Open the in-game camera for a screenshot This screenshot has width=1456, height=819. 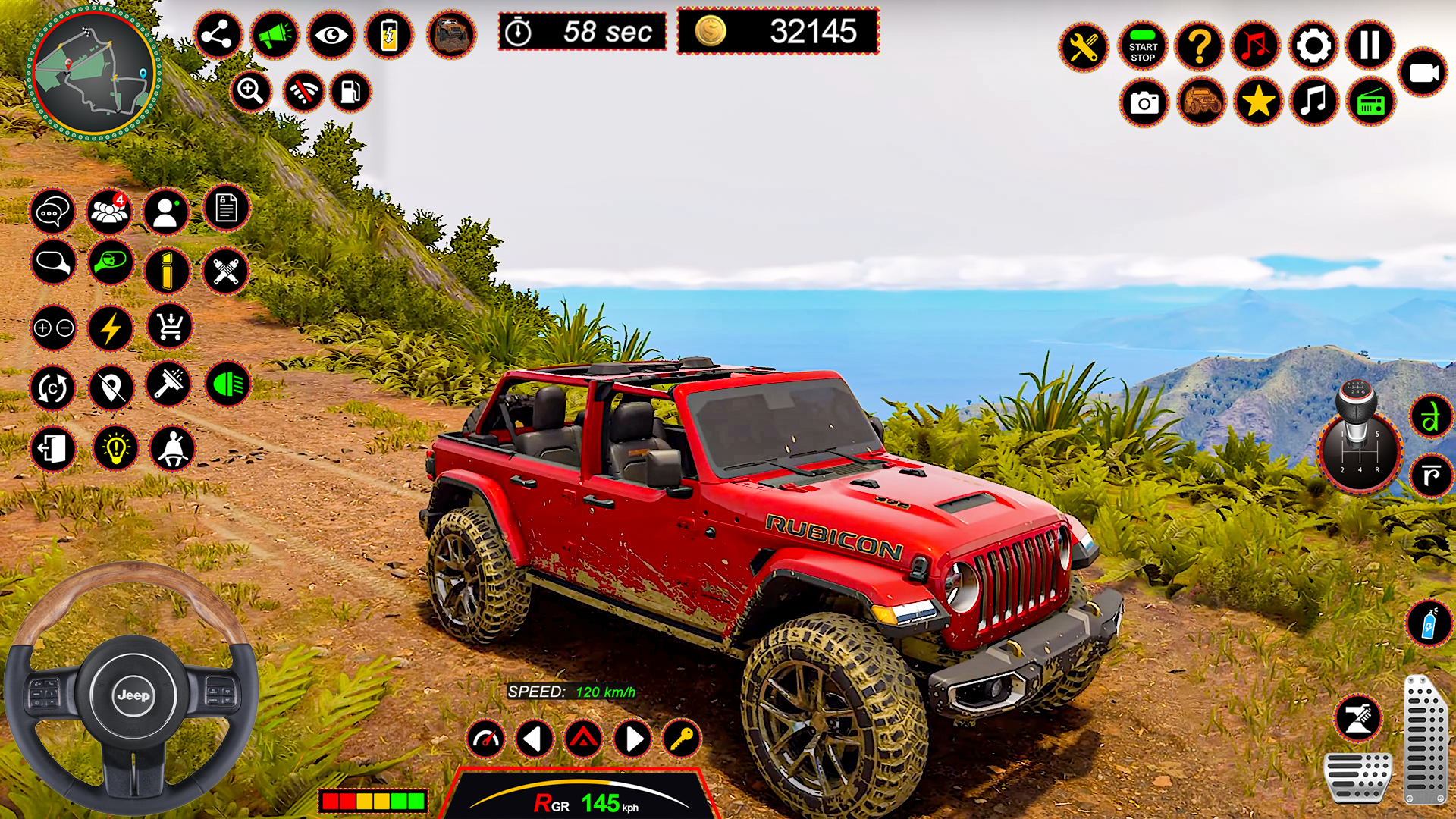(1144, 102)
